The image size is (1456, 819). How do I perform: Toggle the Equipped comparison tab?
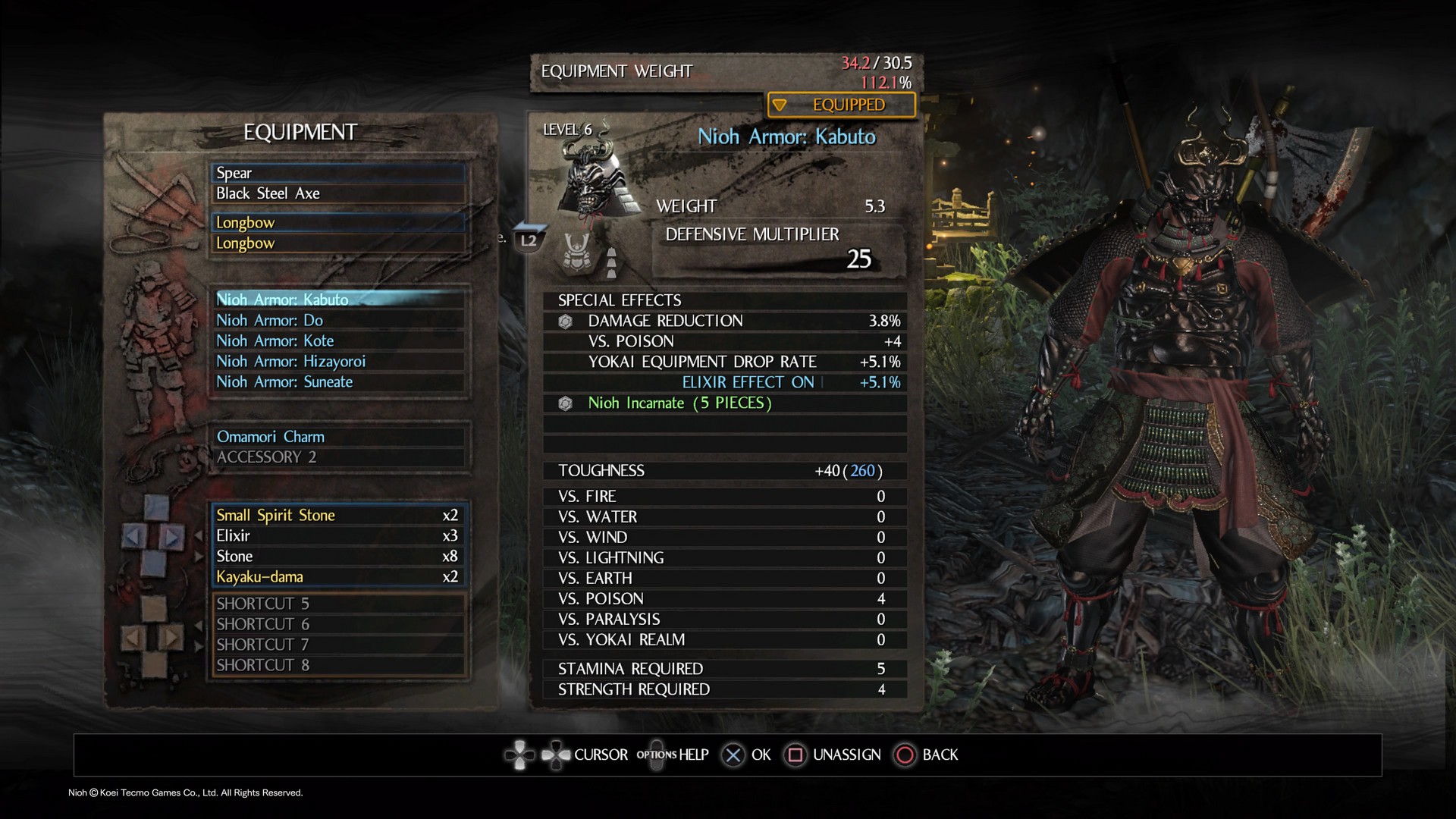841,105
